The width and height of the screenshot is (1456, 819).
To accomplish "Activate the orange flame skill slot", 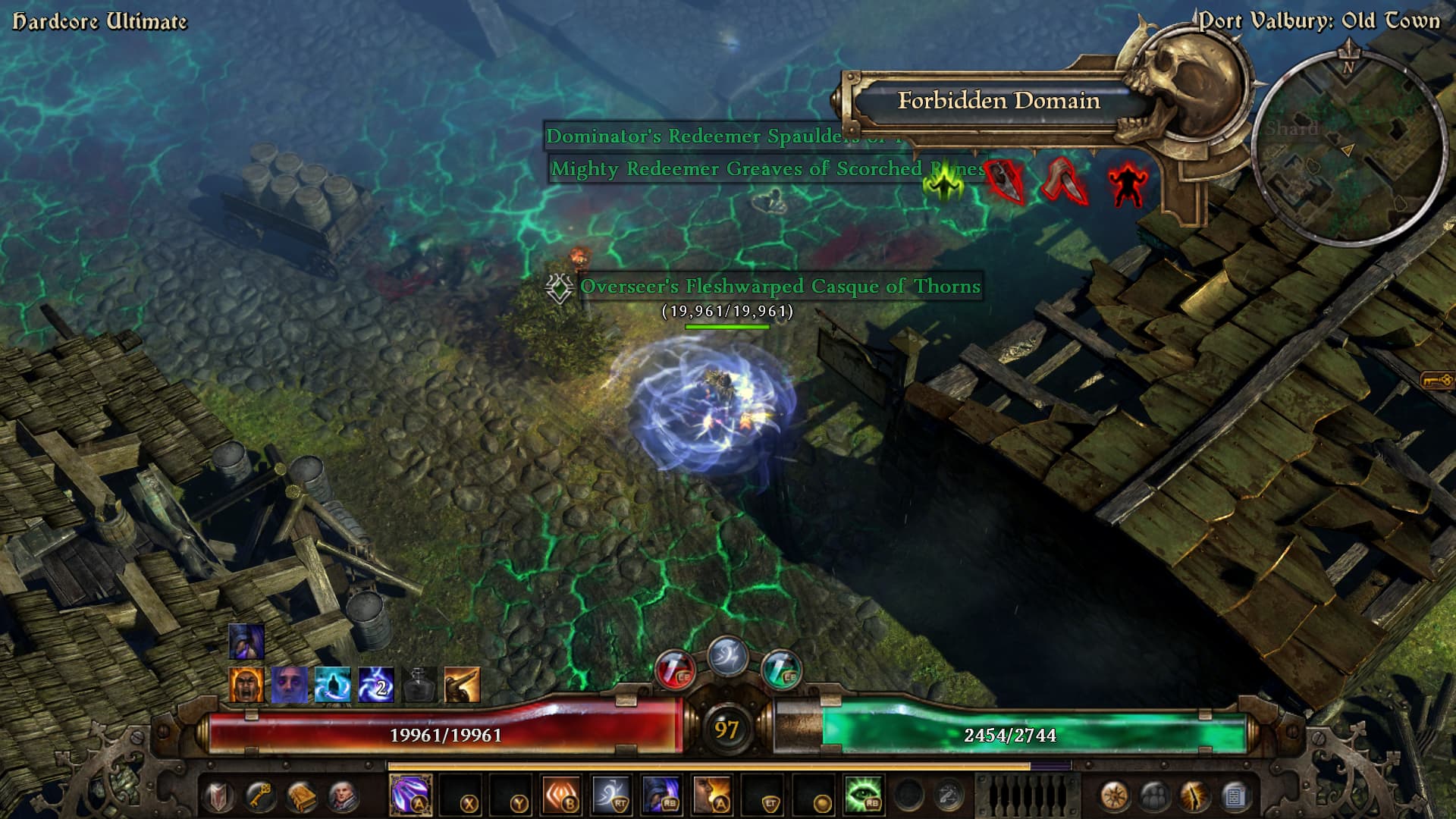I will click(x=561, y=795).
